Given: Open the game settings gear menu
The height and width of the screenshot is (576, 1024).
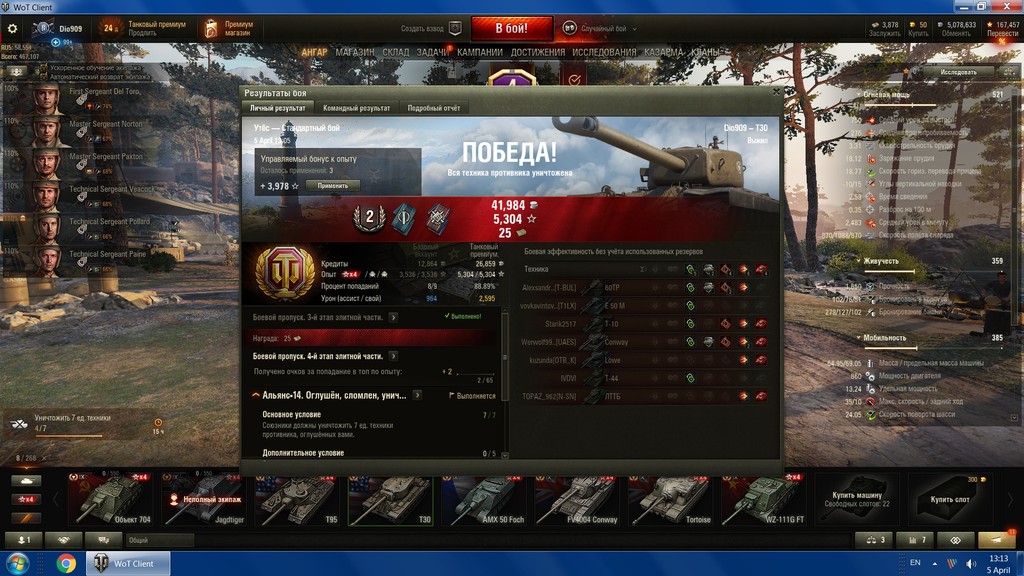Looking at the screenshot, I should pyautogui.click(x=13, y=29).
